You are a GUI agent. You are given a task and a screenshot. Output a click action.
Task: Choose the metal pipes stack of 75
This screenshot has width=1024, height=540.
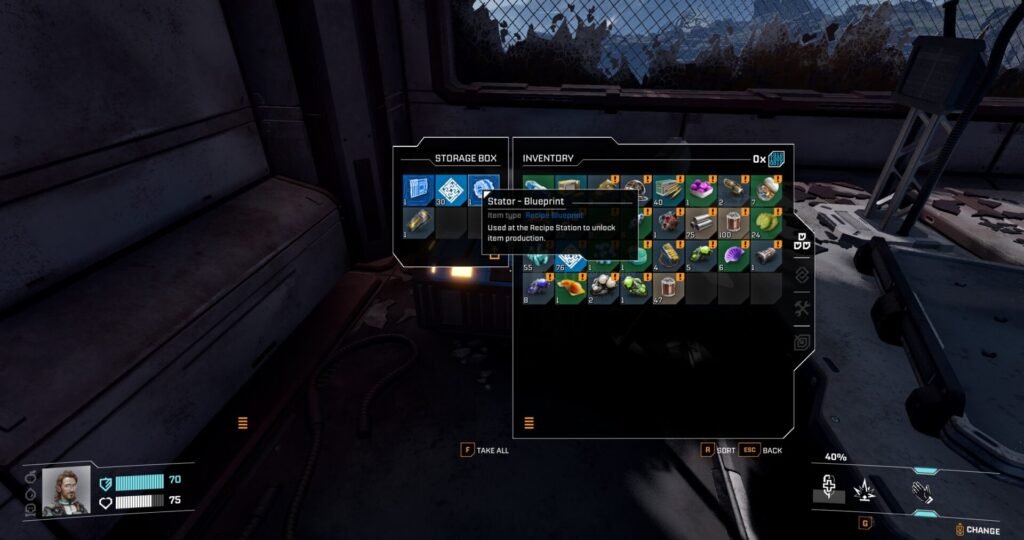point(700,222)
